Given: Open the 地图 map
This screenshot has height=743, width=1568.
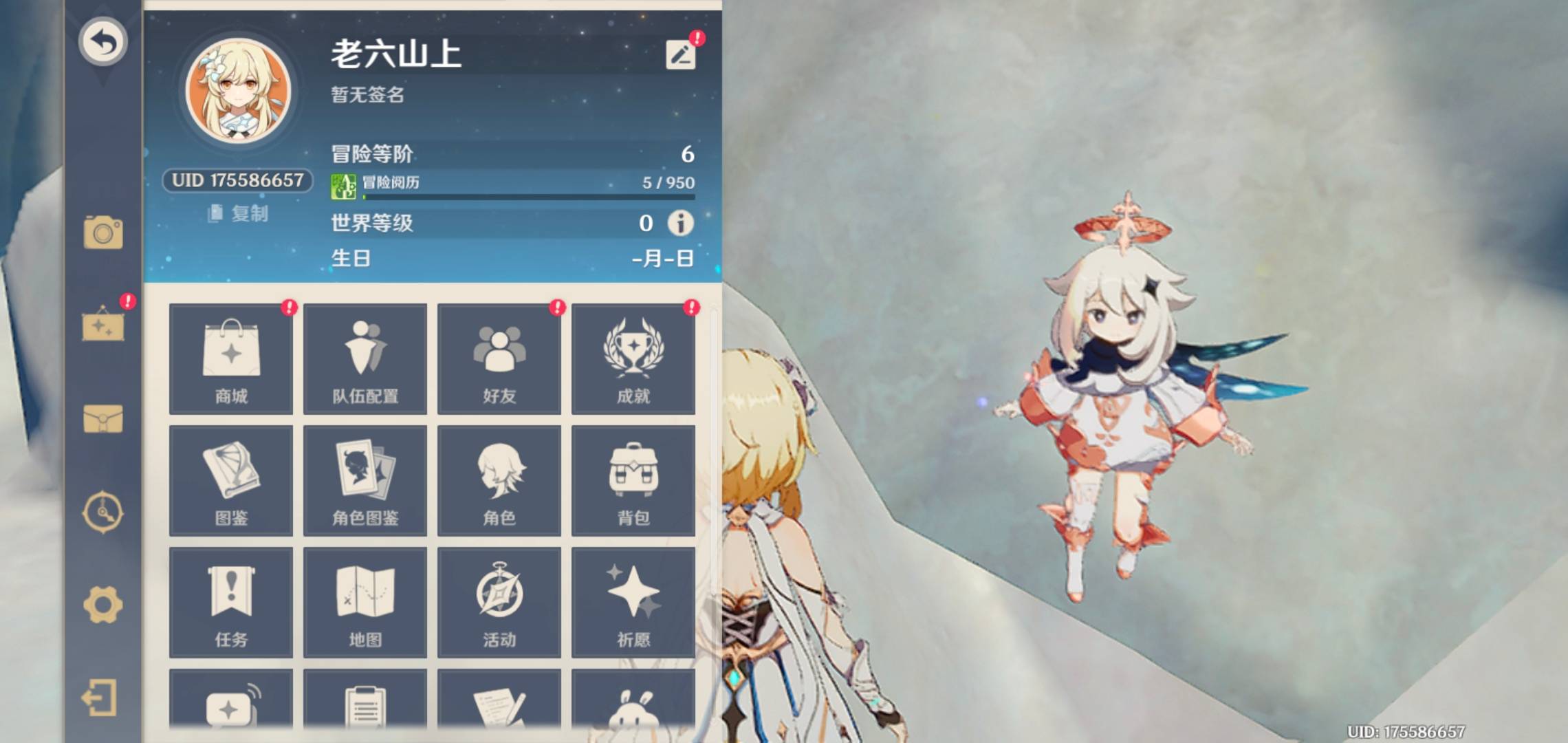Looking at the screenshot, I should tap(365, 603).
